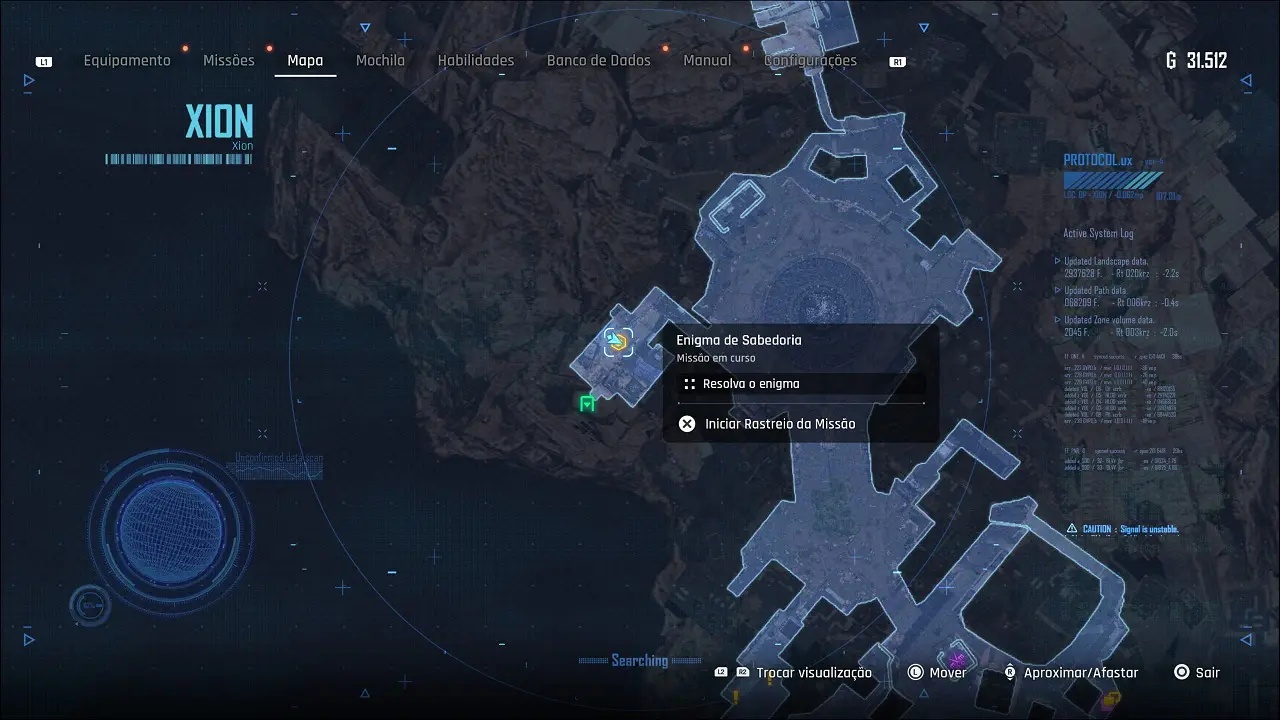Image resolution: width=1280 pixels, height=720 pixels.
Task: Open the Mochila tab
Action: 380,61
